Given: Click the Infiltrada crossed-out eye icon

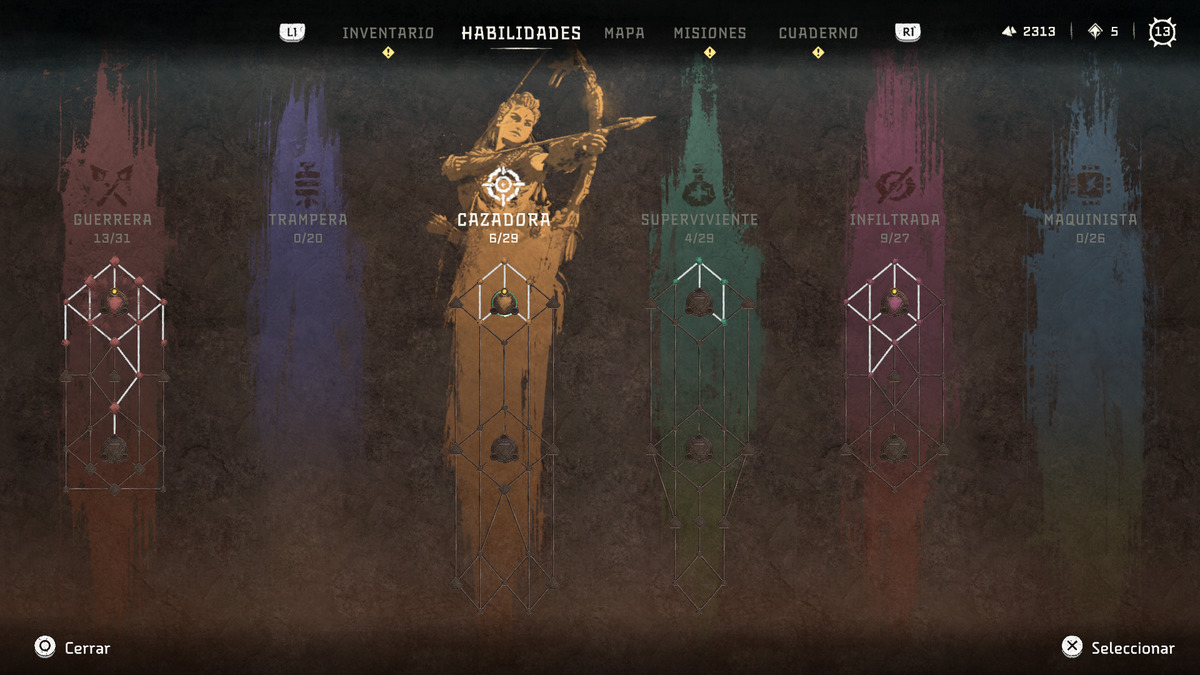Looking at the screenshot, I should coord(893,183).
